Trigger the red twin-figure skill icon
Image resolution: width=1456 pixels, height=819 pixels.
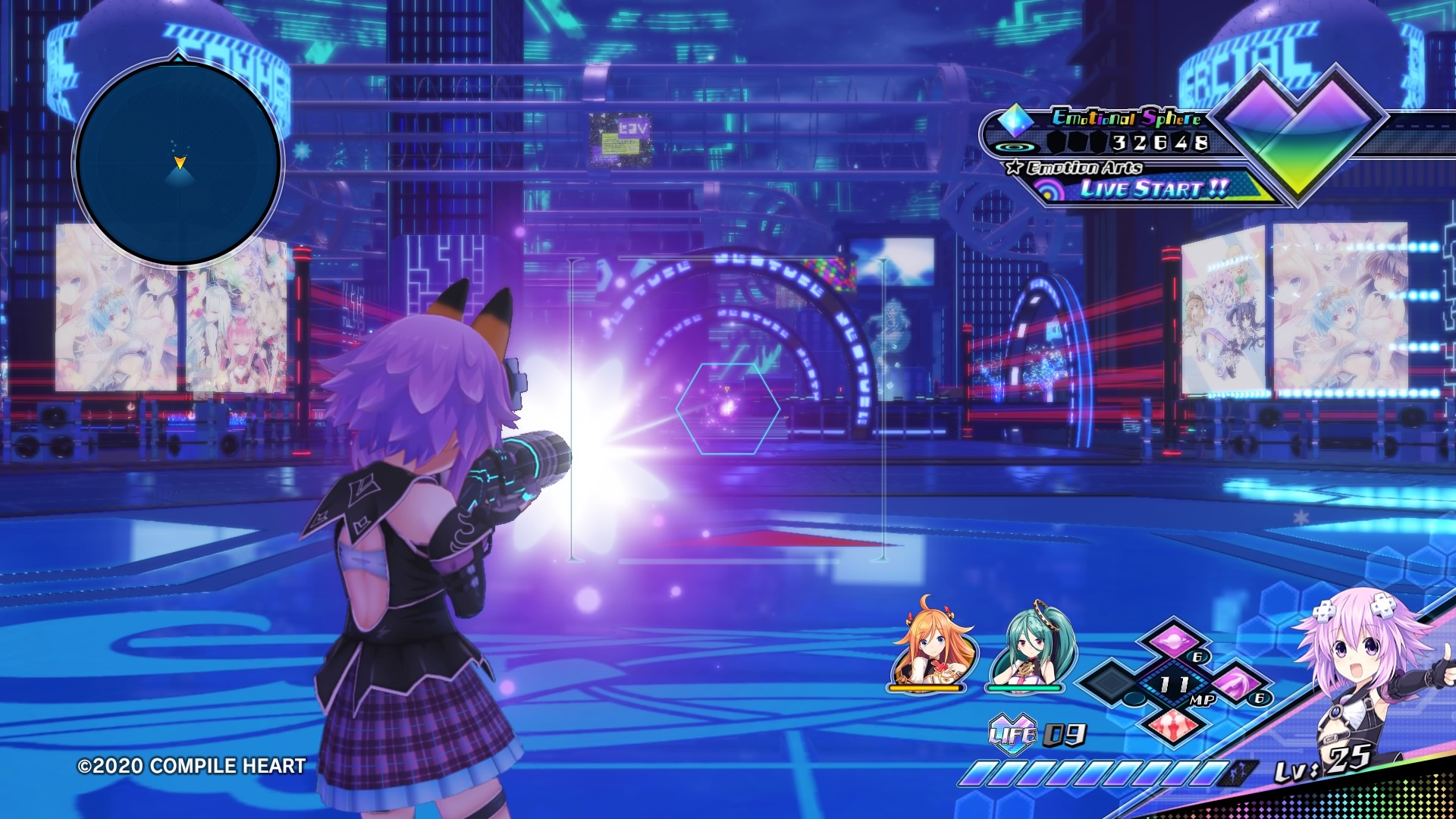tap(1173, 723)
